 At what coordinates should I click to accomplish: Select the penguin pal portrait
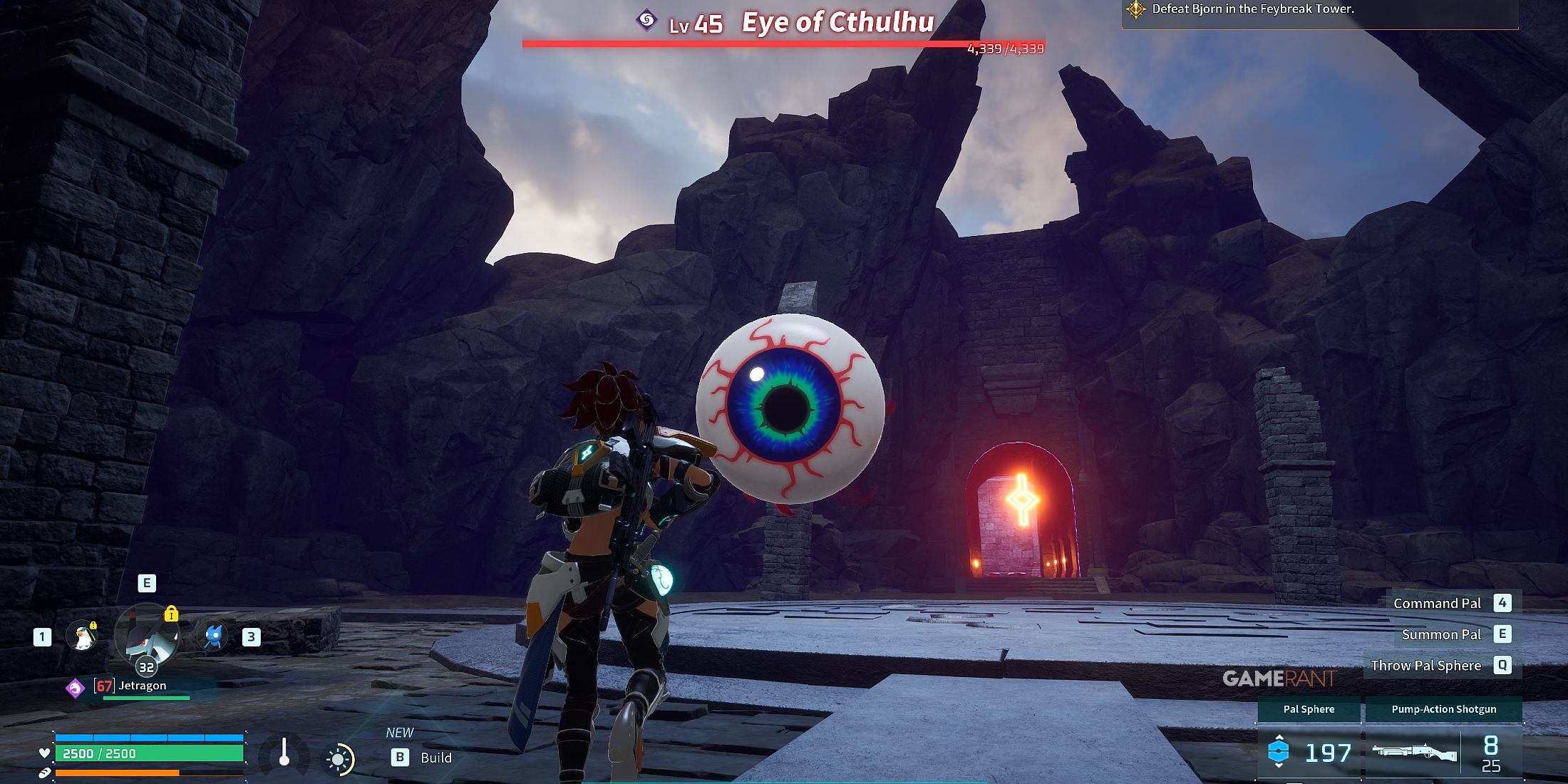[x=82, y=636]
